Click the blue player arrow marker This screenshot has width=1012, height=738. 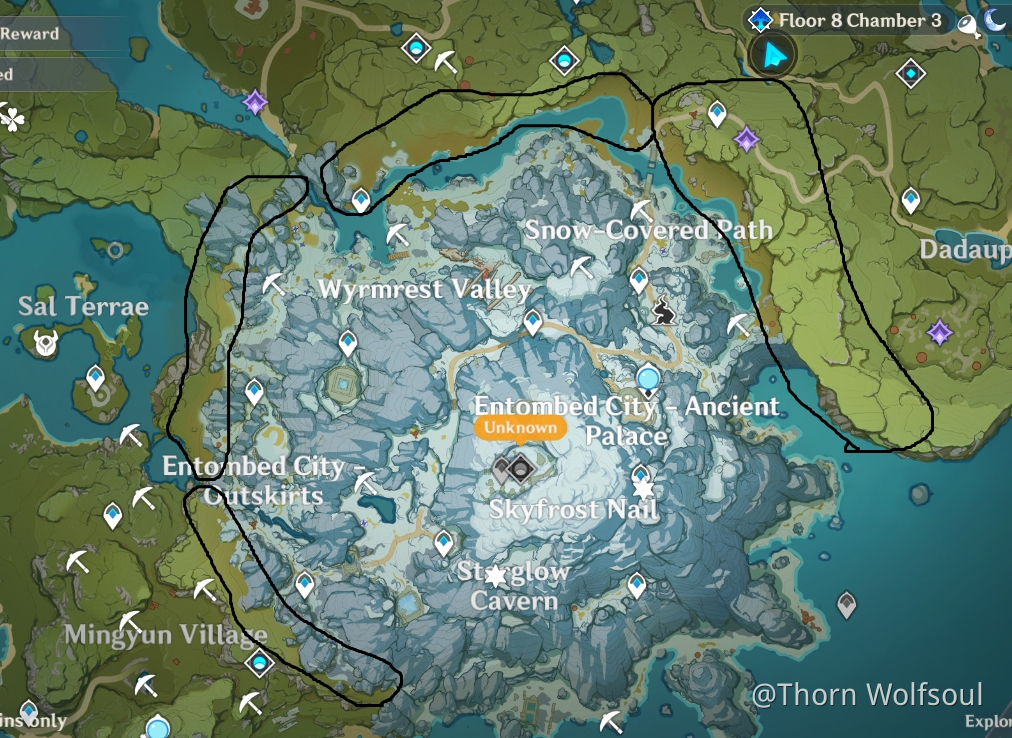771,57
